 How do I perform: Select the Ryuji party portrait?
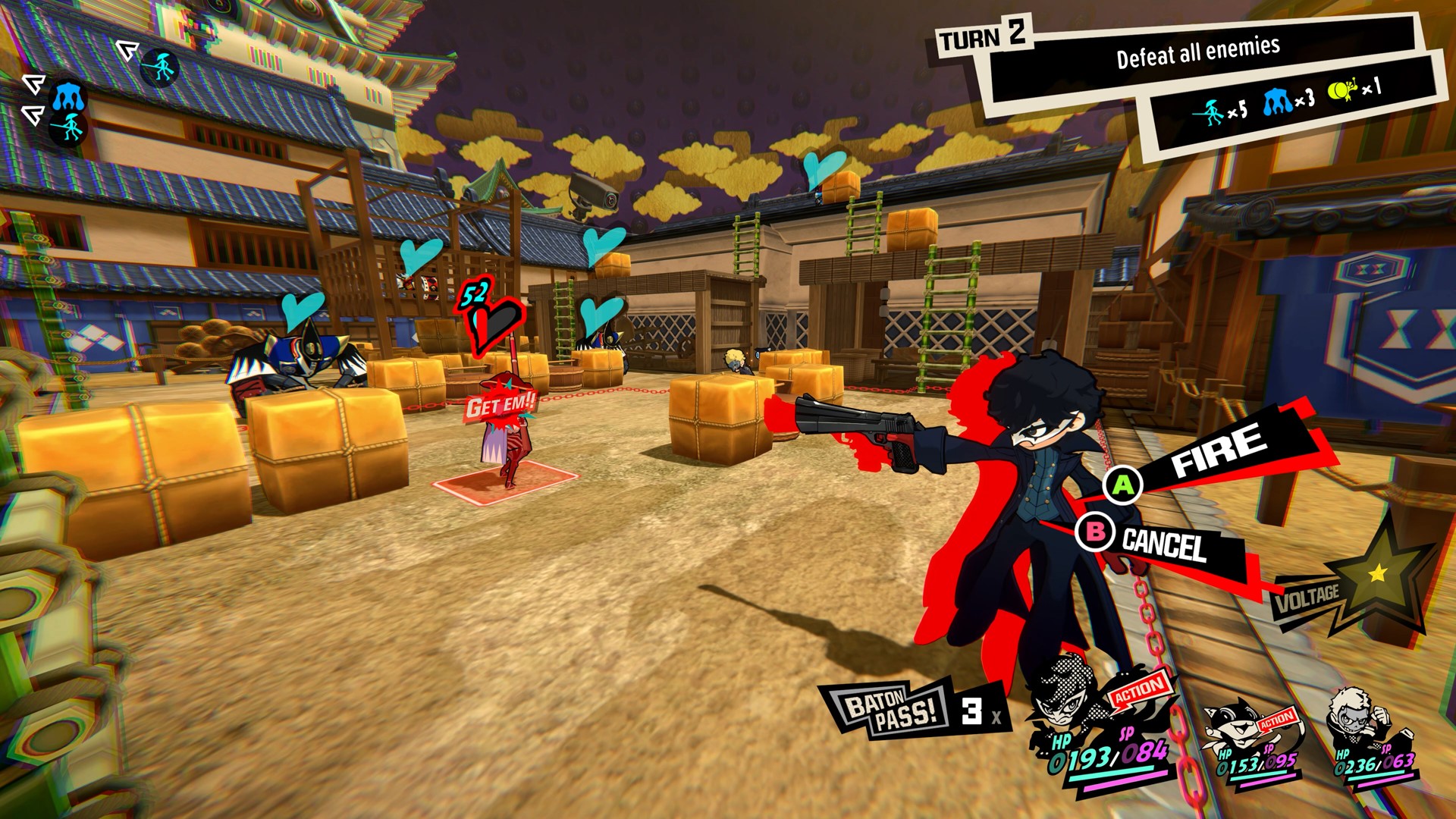point(1359,722)
